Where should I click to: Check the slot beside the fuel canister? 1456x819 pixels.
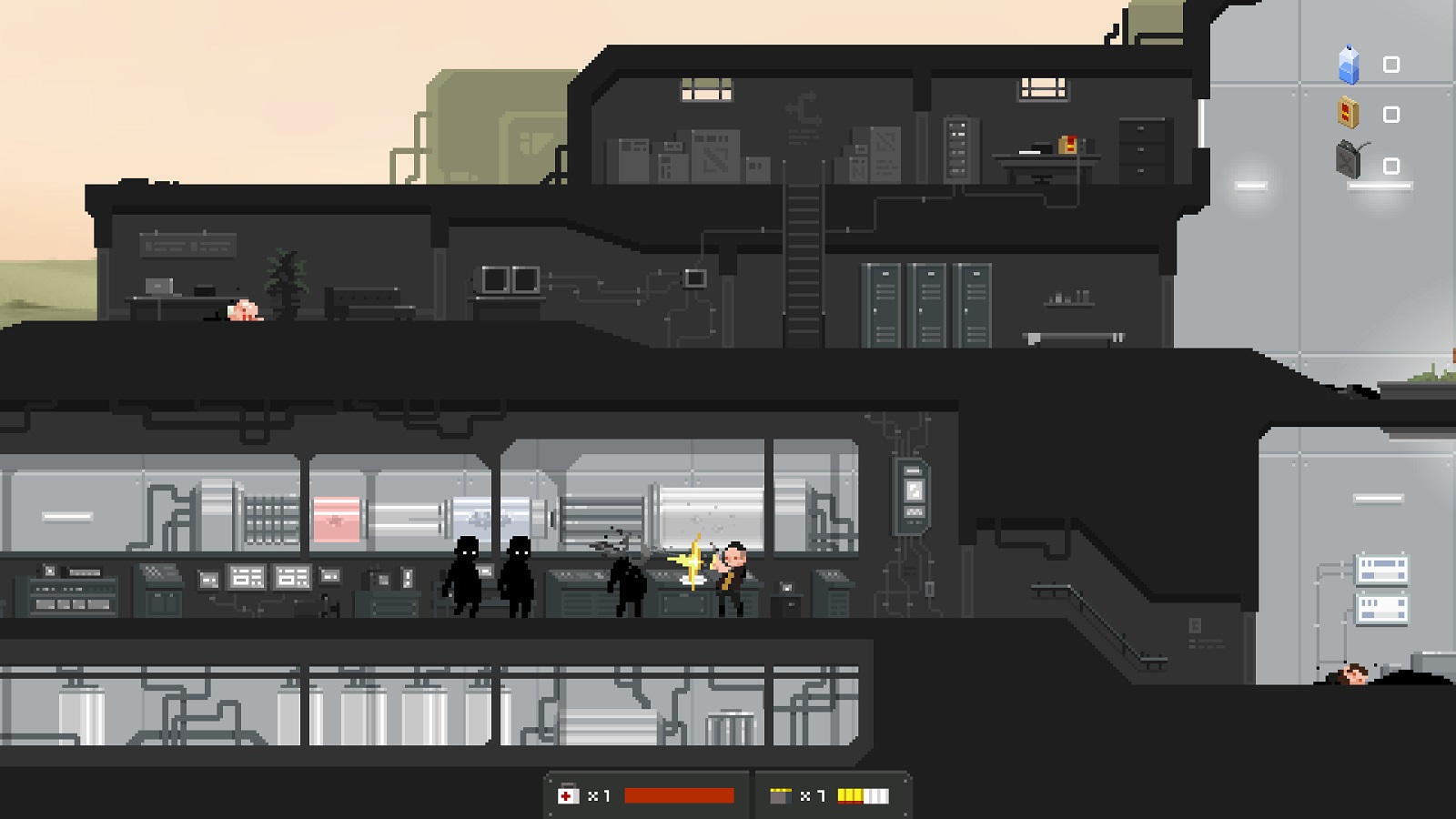coord(1390,164)
